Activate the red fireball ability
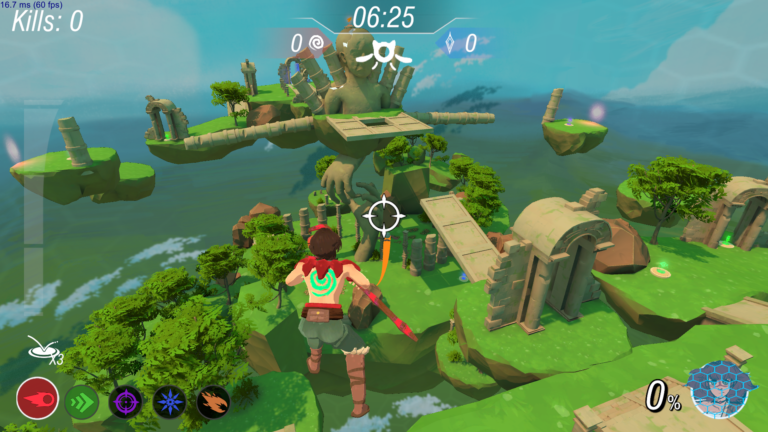The image size is (768, 432). tap(35, 400)
